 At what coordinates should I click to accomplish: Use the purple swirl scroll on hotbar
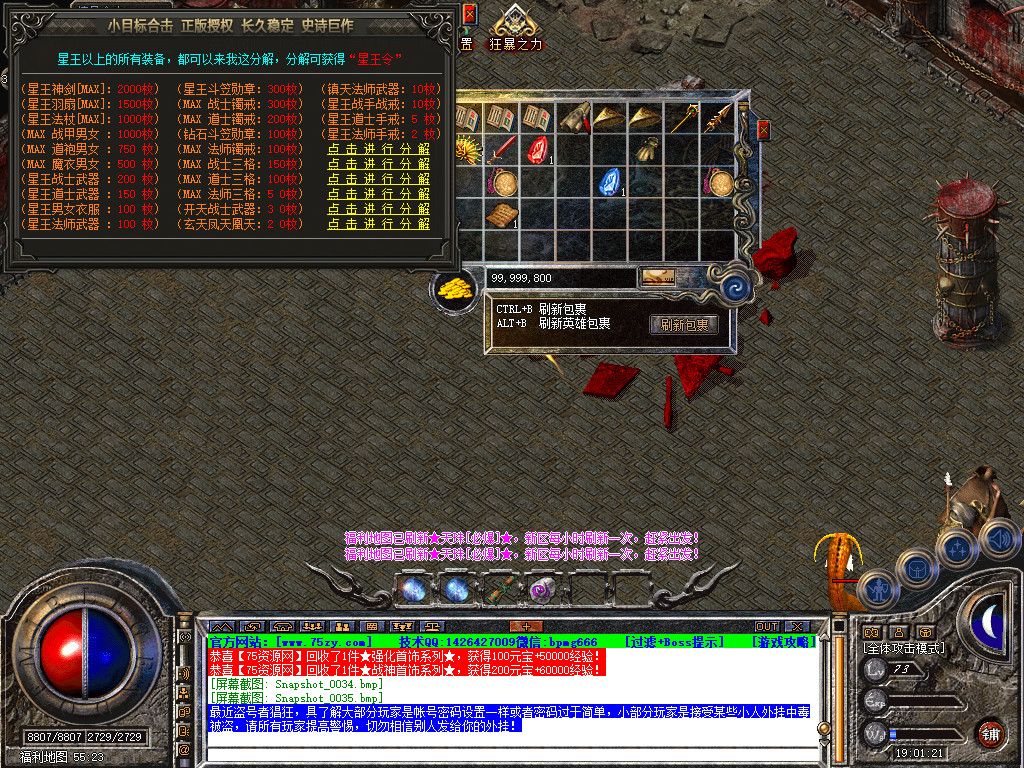click(x=543, y=590)
